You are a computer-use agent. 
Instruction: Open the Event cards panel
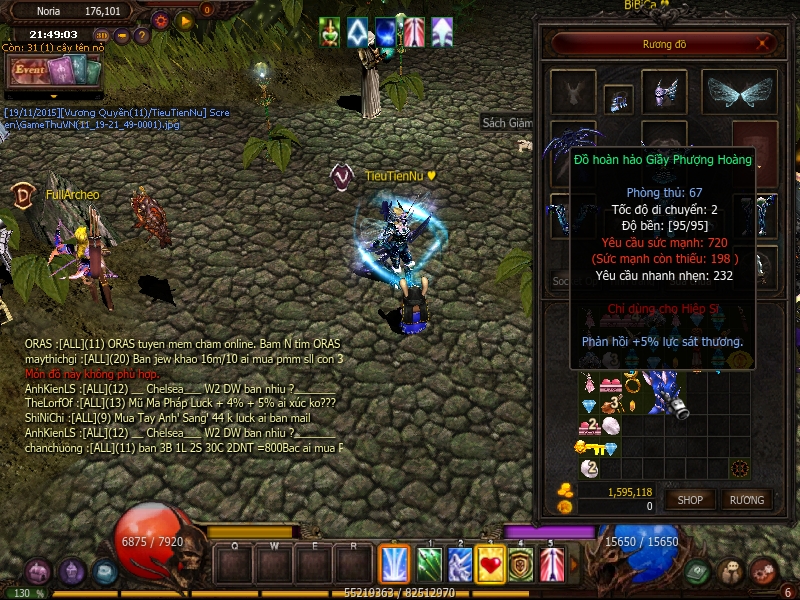[x=55, y=71]
